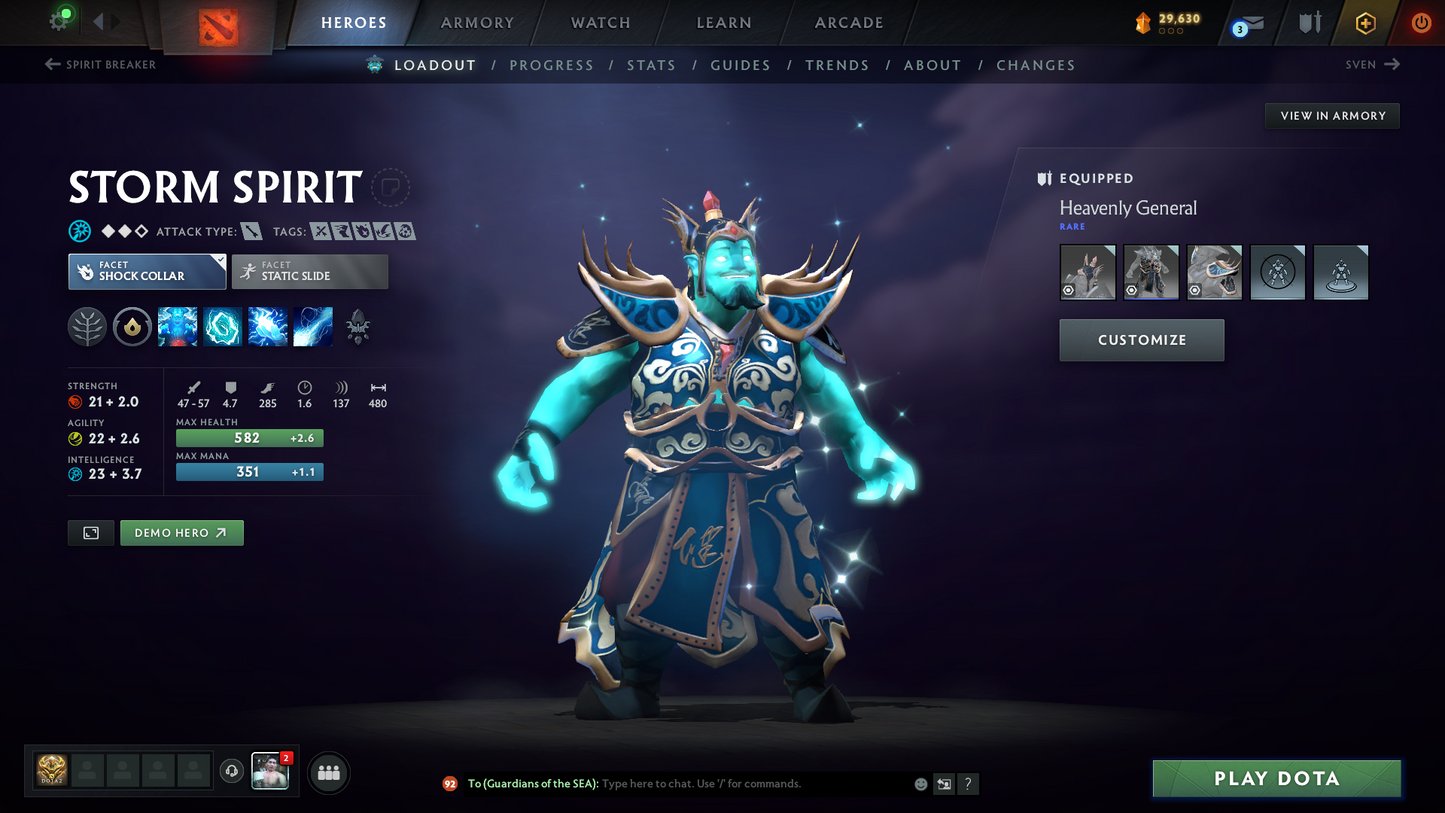Open the Guides section
The image size is (1445, 813).
point(740,64)
